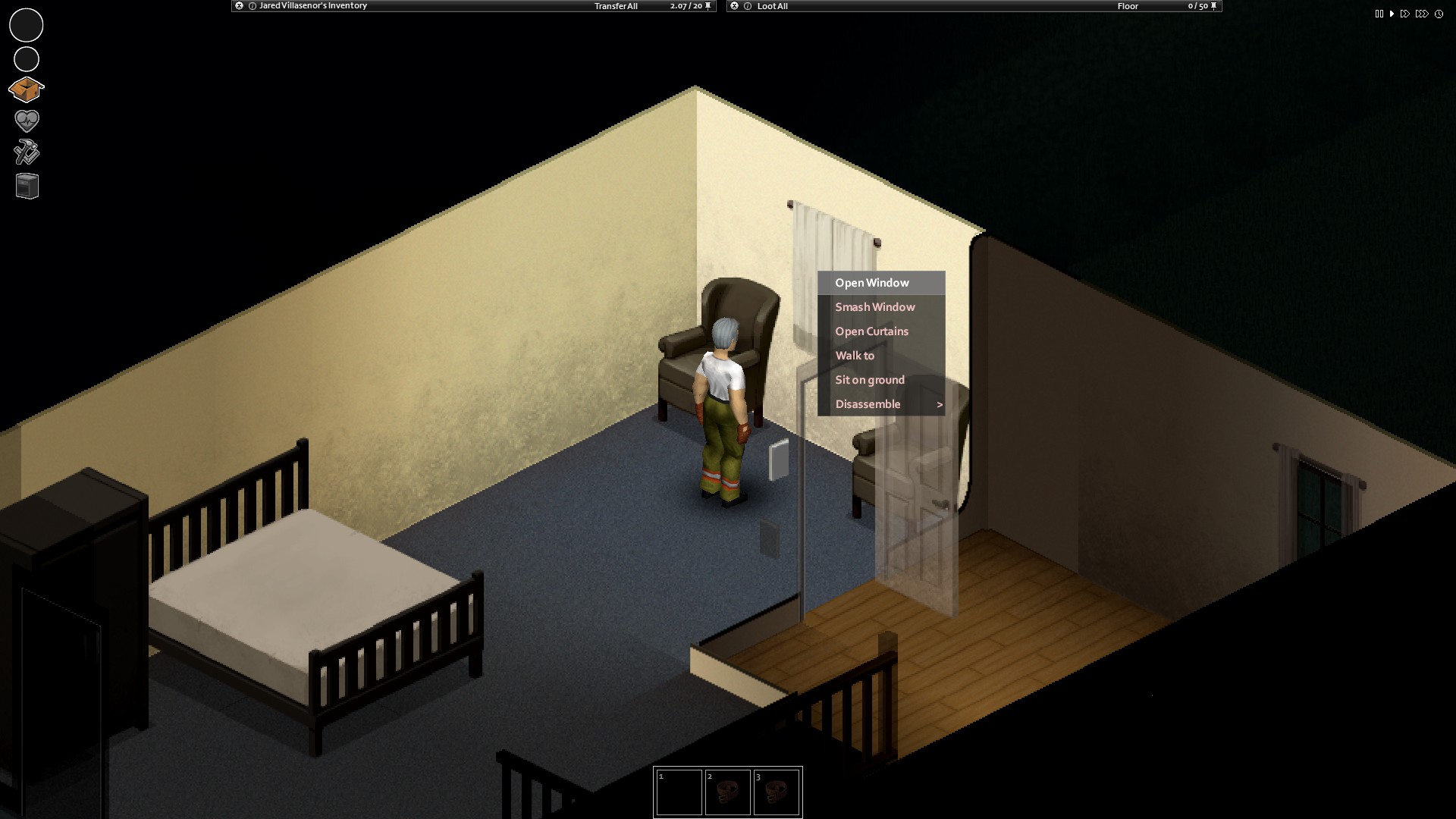1456x819 pixels.
Task: Open the crafting panel hammer icon
Action: (x=26, y=153)
